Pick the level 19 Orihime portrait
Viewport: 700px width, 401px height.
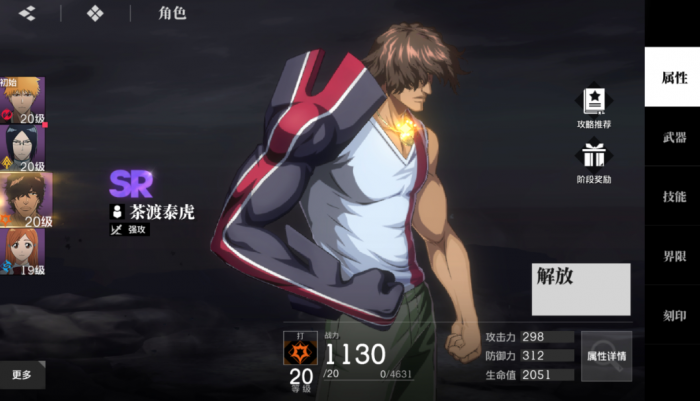pyautogui.click(x=22, y=252)
